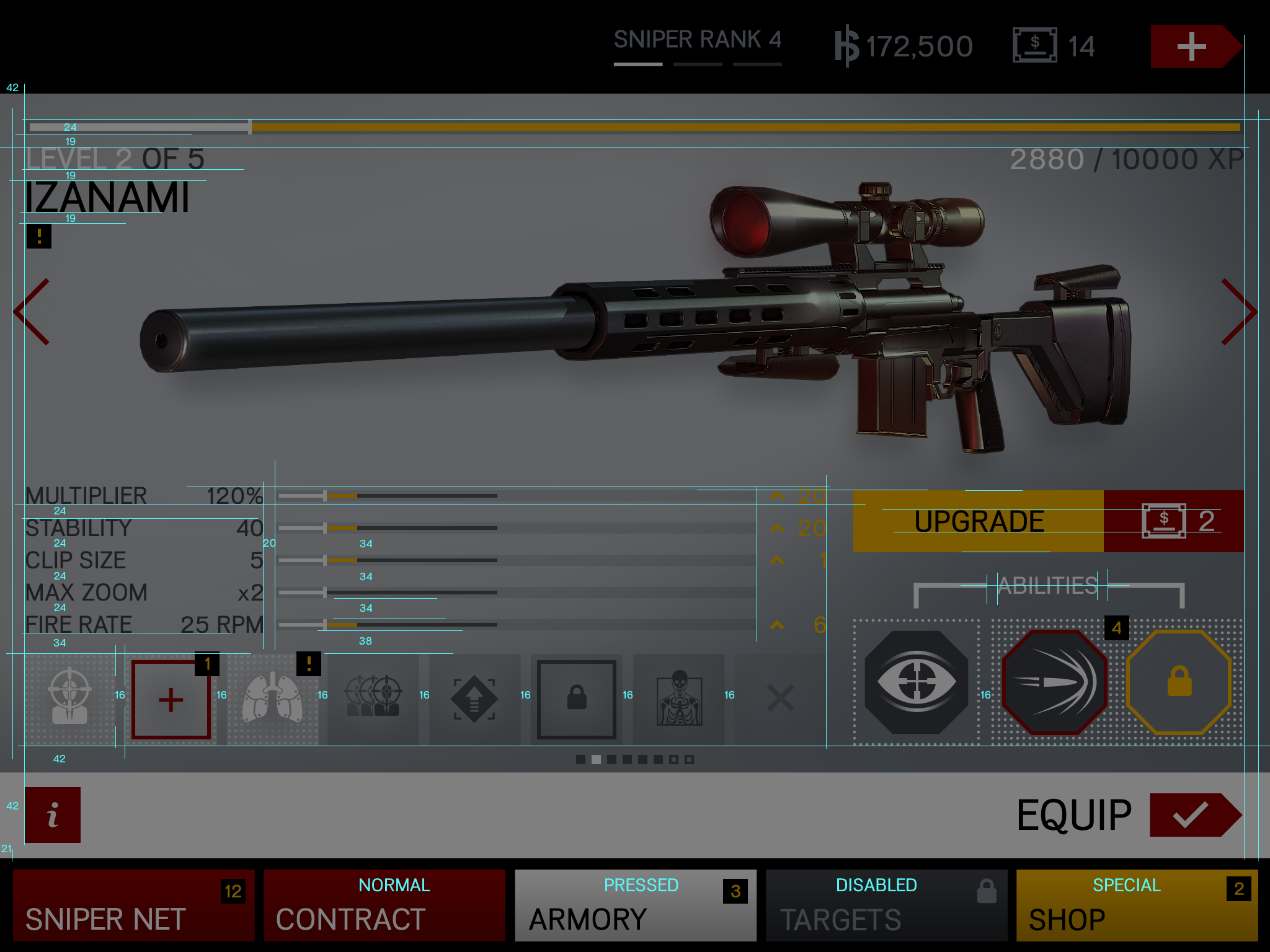Pick the triple targets perk icon
The width and height of the screenshot is (1270, 952).
coord(373,700)
